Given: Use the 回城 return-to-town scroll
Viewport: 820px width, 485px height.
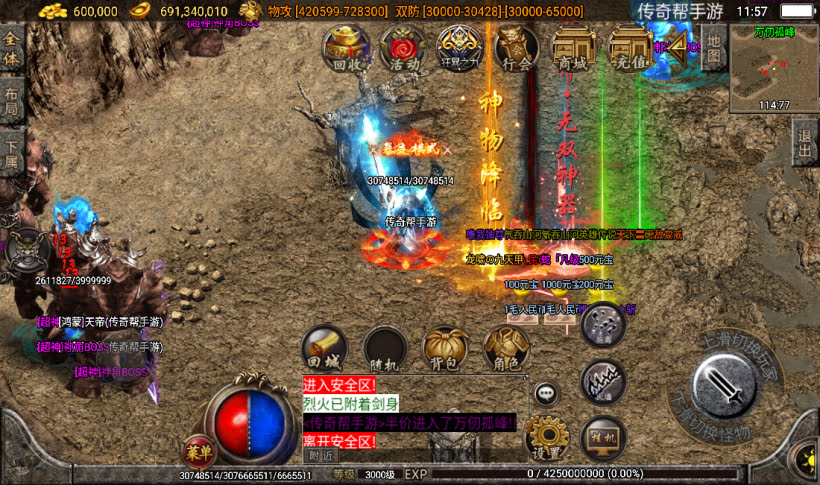Looking at the screenshot, I should pos(325,347).
